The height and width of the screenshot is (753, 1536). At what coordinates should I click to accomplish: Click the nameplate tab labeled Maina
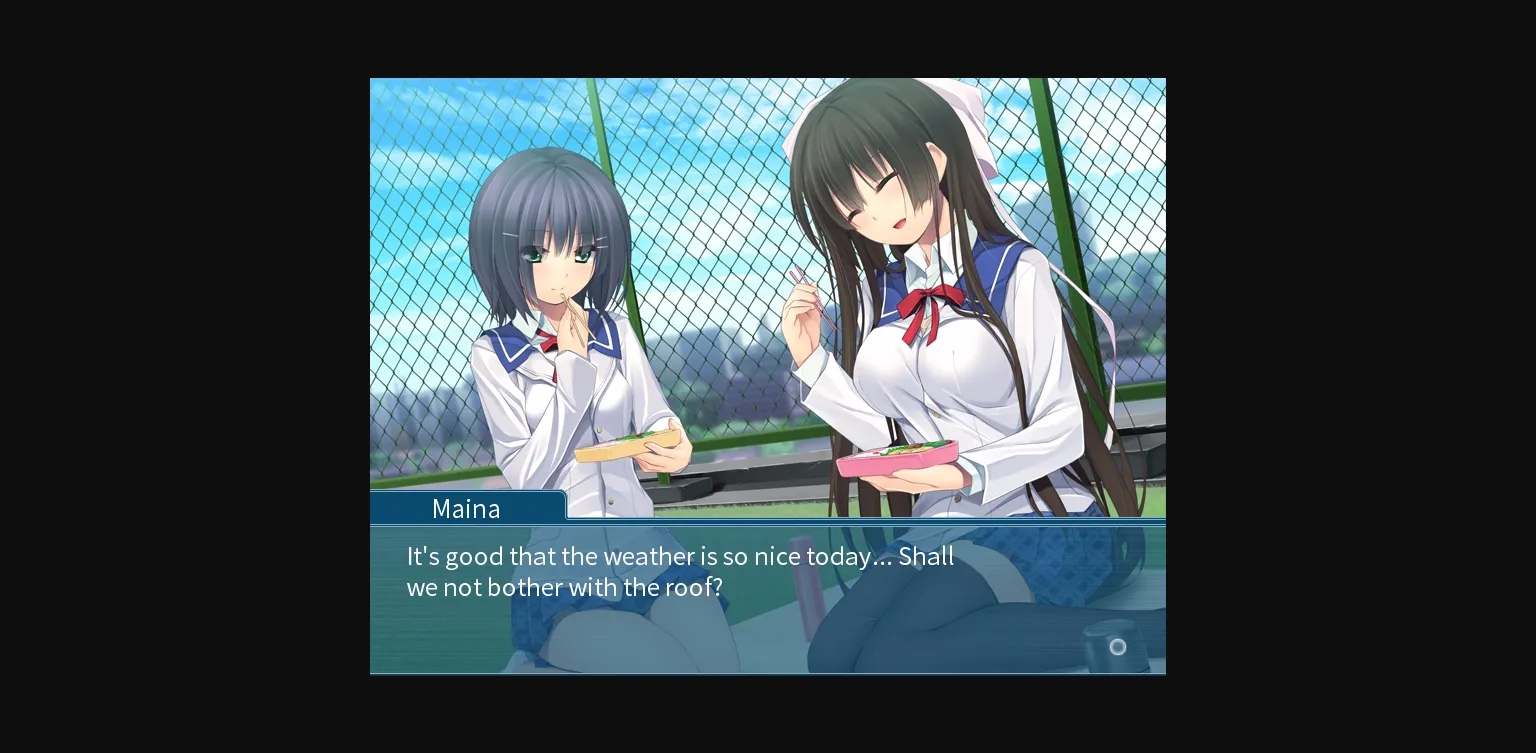(x=467, y=508)
